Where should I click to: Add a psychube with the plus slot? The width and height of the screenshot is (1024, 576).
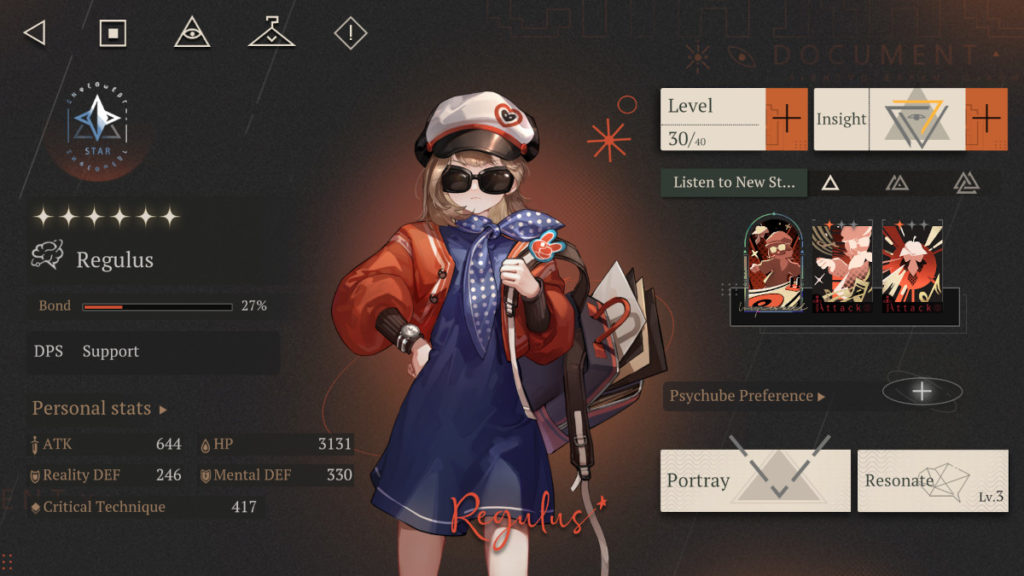(922, 391)
